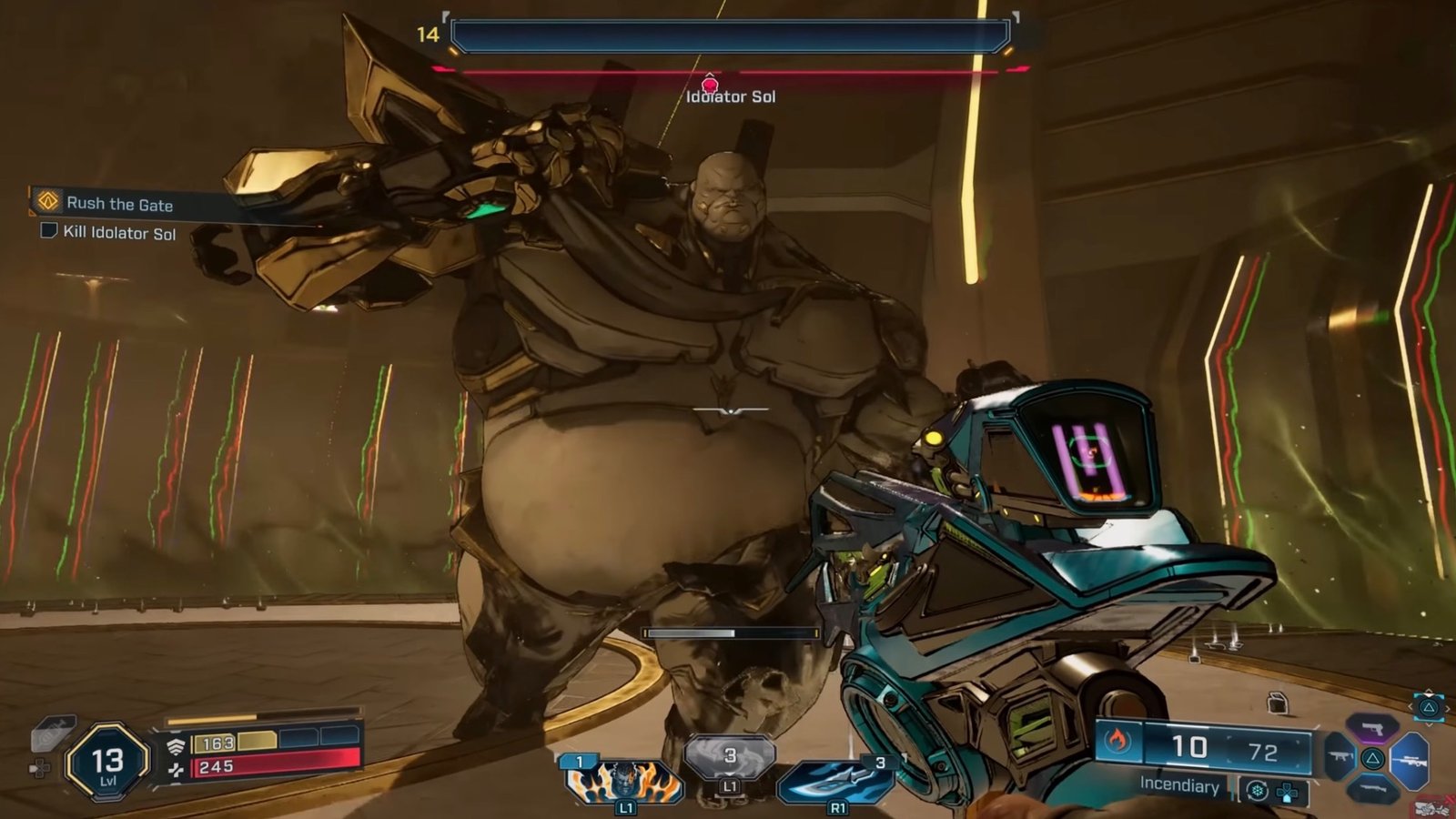
Task: Tick the Kill Idolator Sol objective checkbox
Action: [49, 231]
